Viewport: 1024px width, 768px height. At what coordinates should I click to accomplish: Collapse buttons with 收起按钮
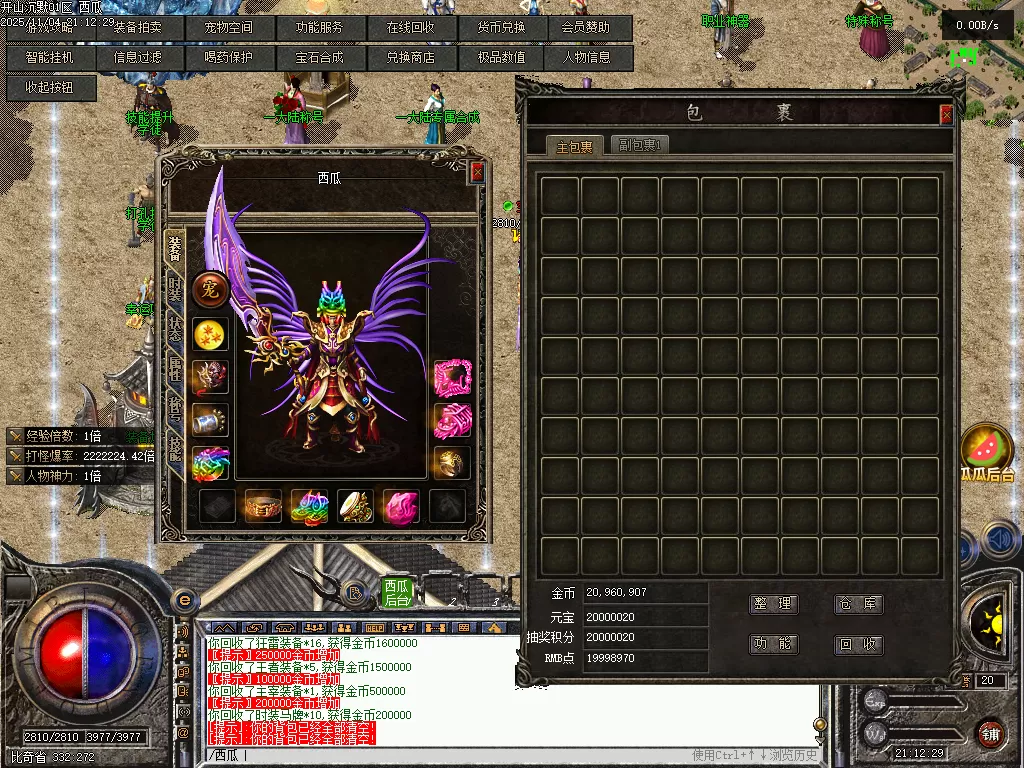pyautogui.click(x=50, y=88)
